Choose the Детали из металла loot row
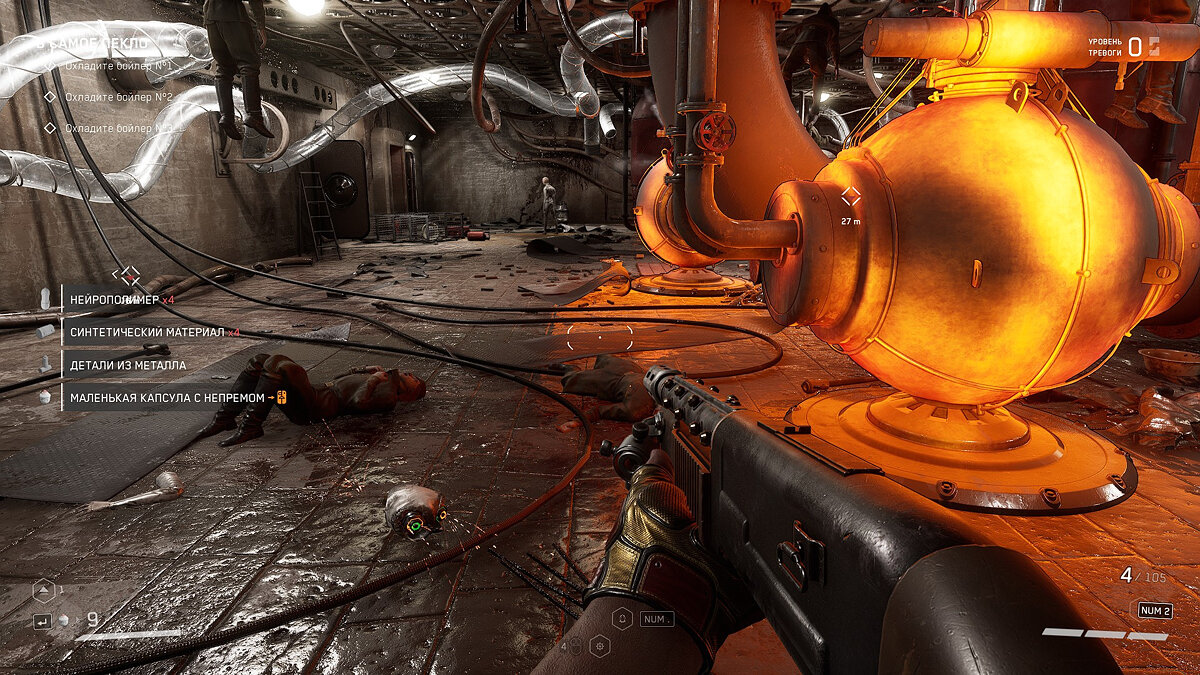The image size is (1200, 675). tap(127, 365)
